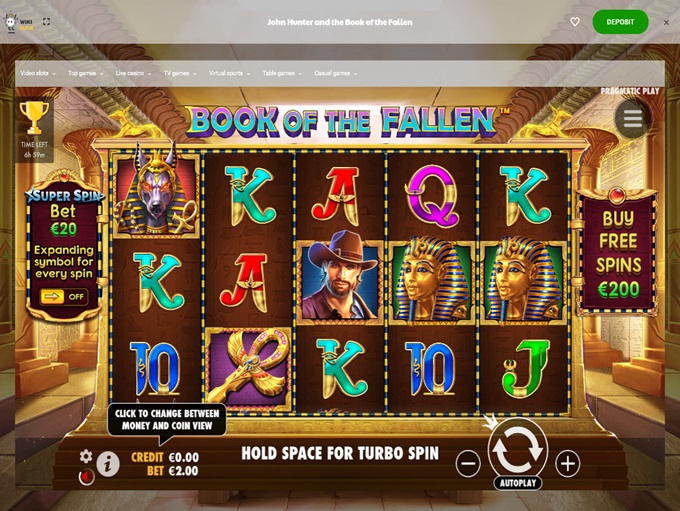Show the game information page
The width and height of the screenshot is (680, 511).
click(111, 462)
